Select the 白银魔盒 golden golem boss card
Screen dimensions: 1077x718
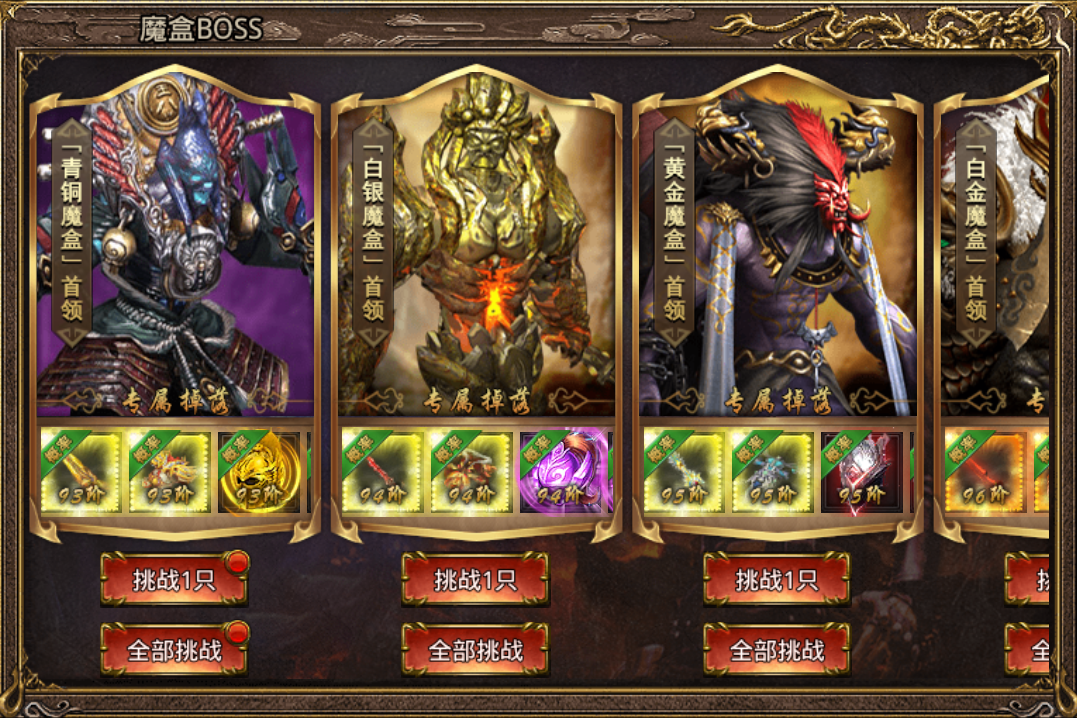(x=476, y=250)
